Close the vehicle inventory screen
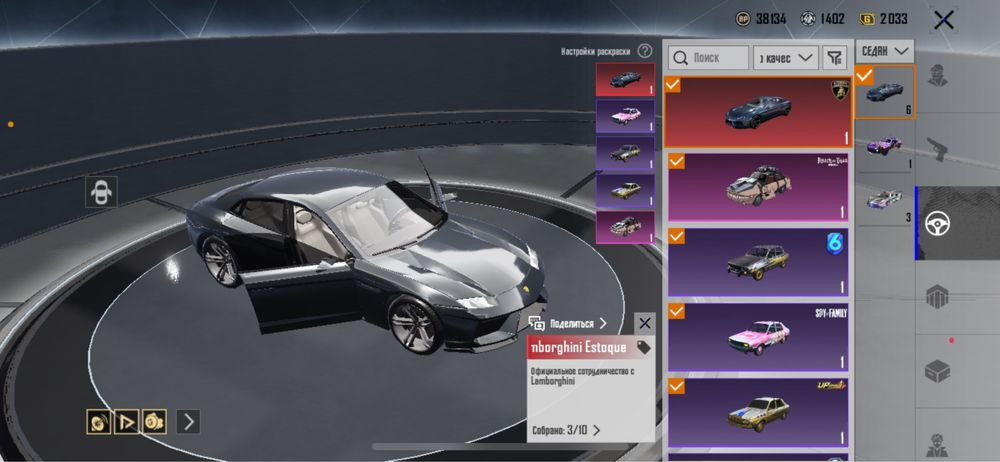Image resolution: width=1000 pixels, height=462 pixels. pyautogui.click(x=943, y=18)
